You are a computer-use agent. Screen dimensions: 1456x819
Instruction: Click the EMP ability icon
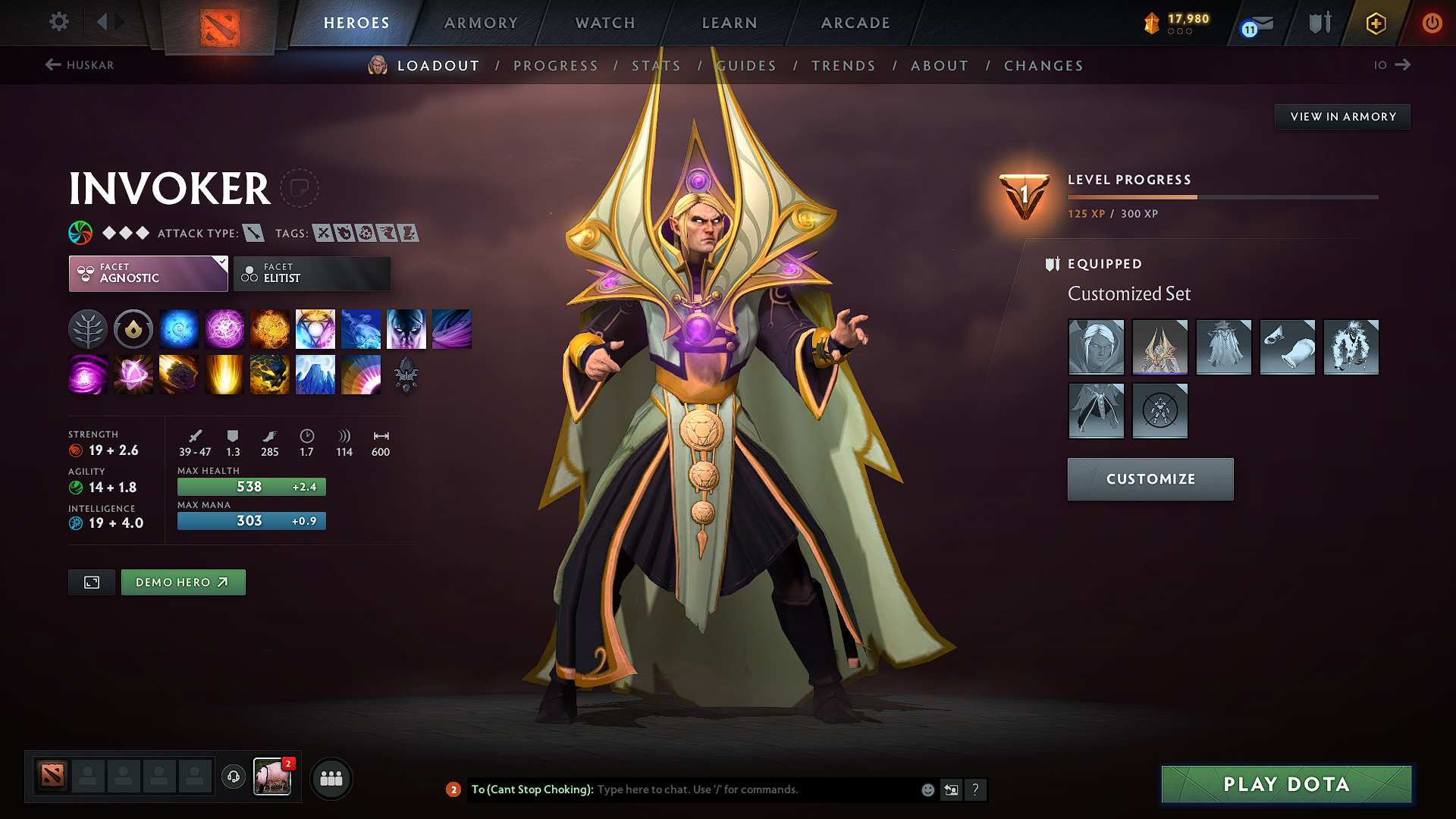tap(88, 374)
